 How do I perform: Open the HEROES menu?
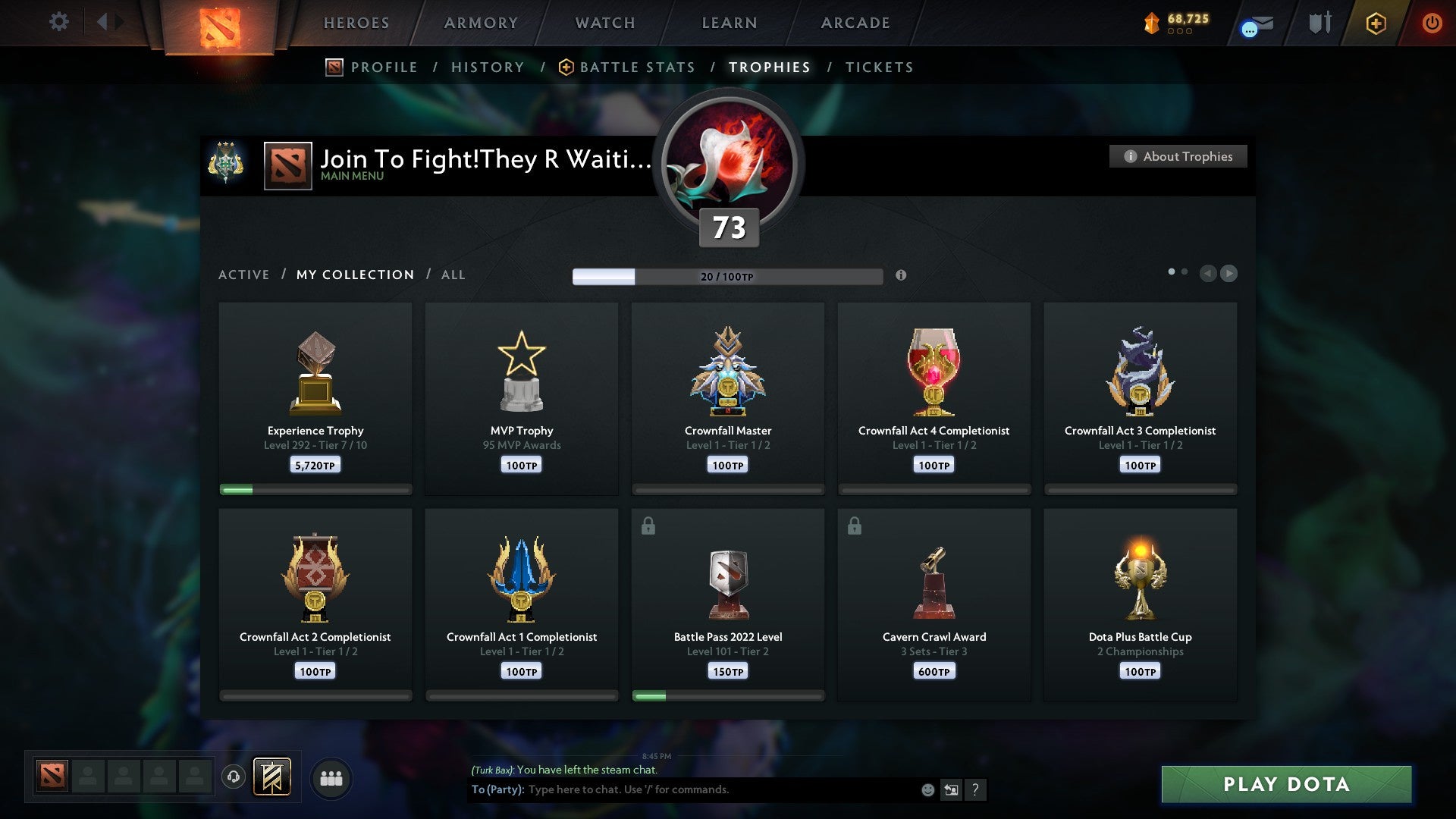[356, 23]
